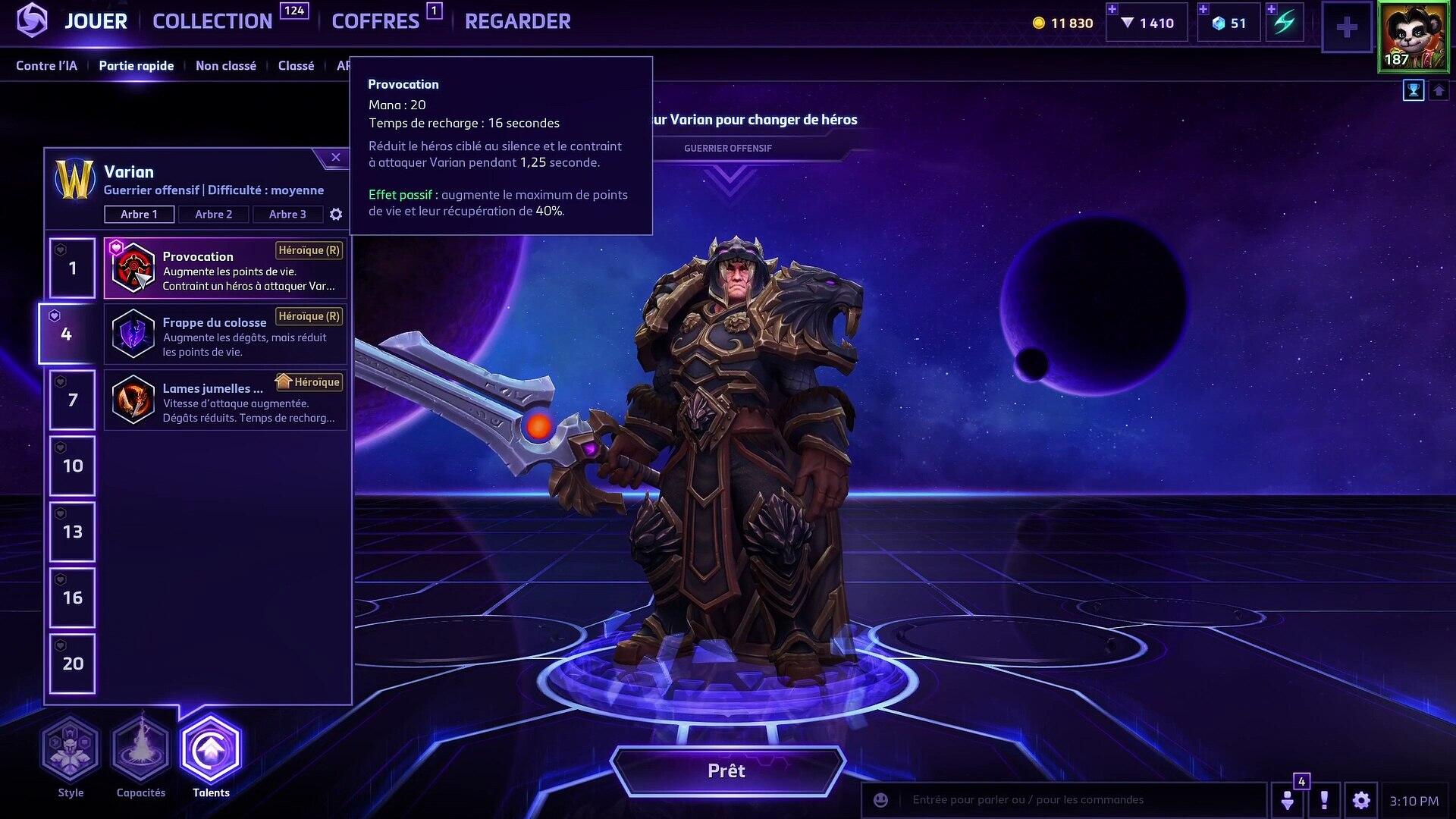This screenshot has height=819, width=1456.
Task: Switch to the Arbre 3 talent build
Action: click(x=287, y=215)
